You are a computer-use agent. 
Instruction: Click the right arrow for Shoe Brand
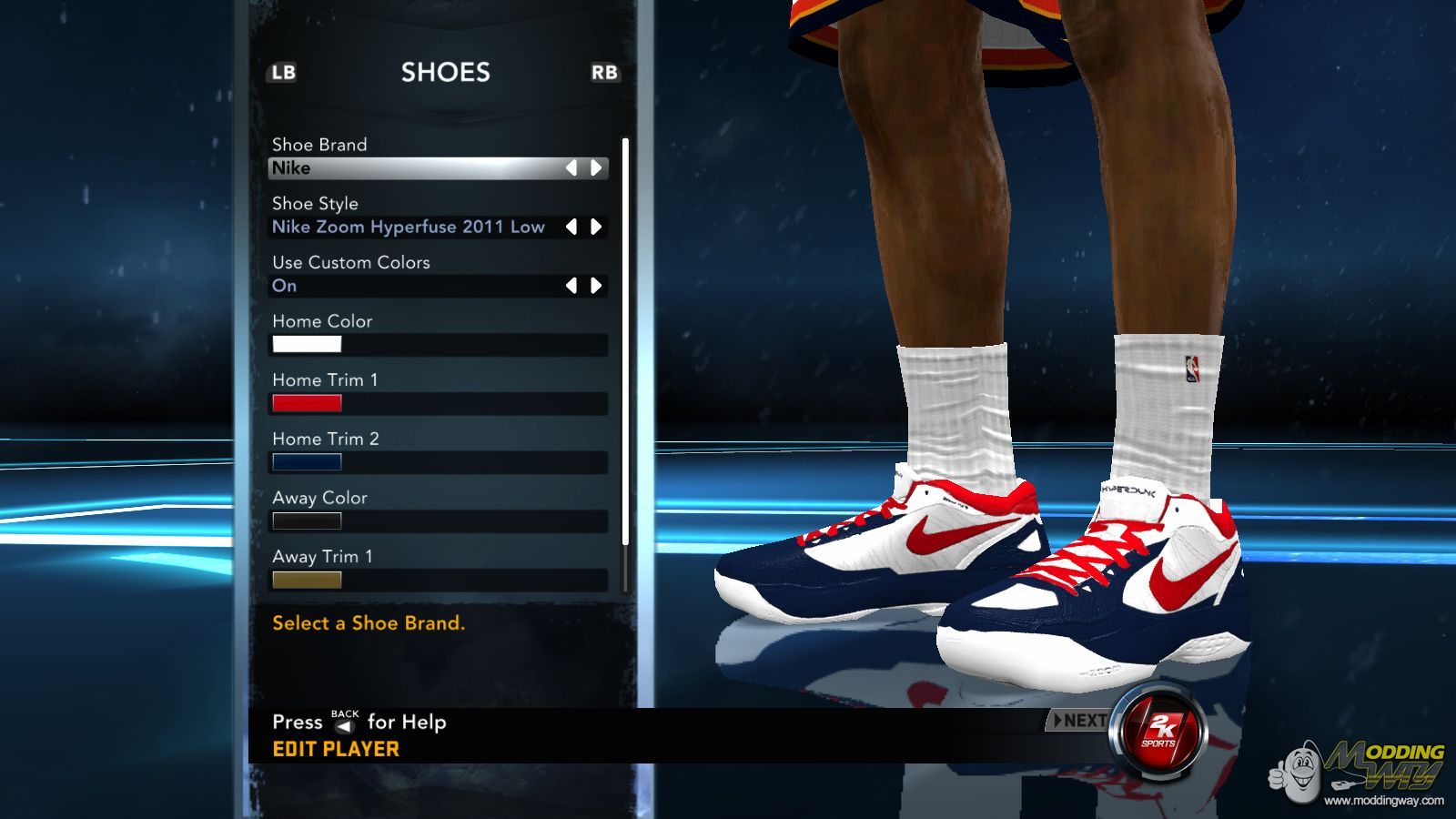tap(596, 168)
